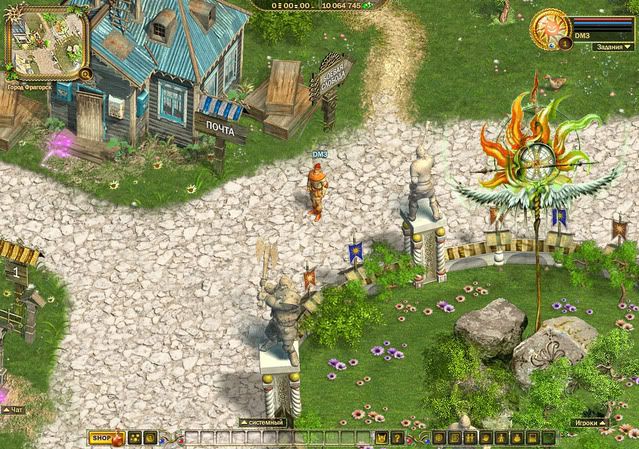Click the three-dots icon next to SHOP

(x=134, y=438)
